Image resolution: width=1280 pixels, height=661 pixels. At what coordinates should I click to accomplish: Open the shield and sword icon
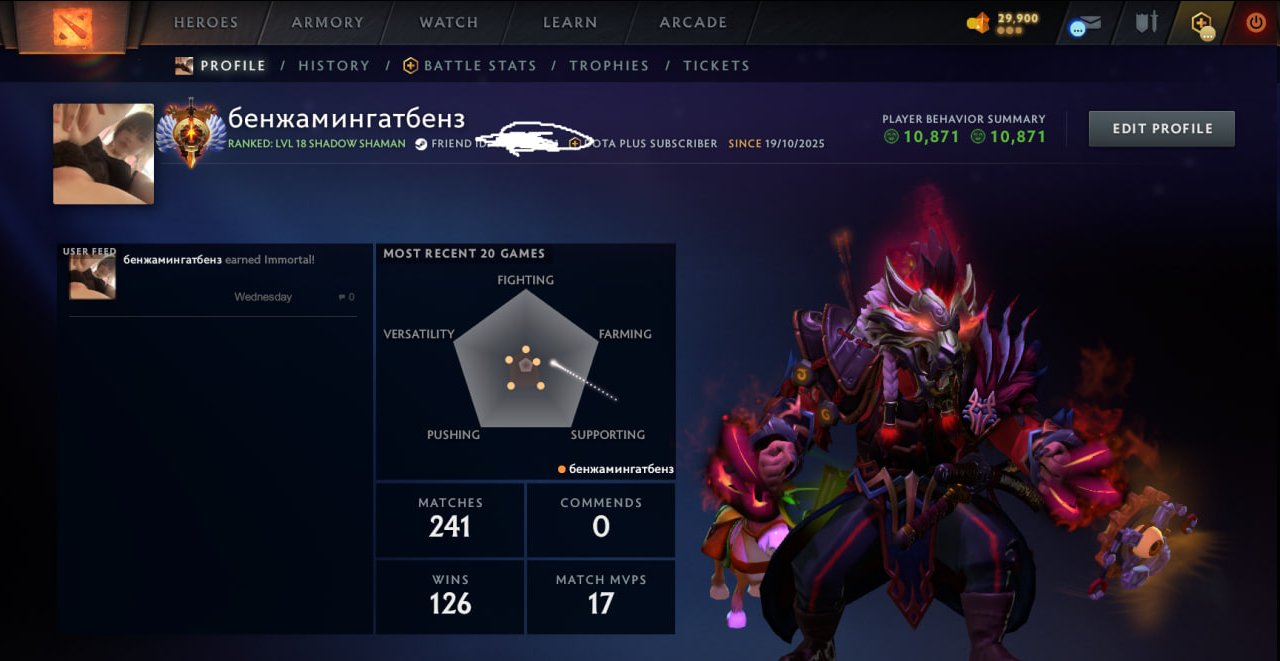coord(1146,23)
